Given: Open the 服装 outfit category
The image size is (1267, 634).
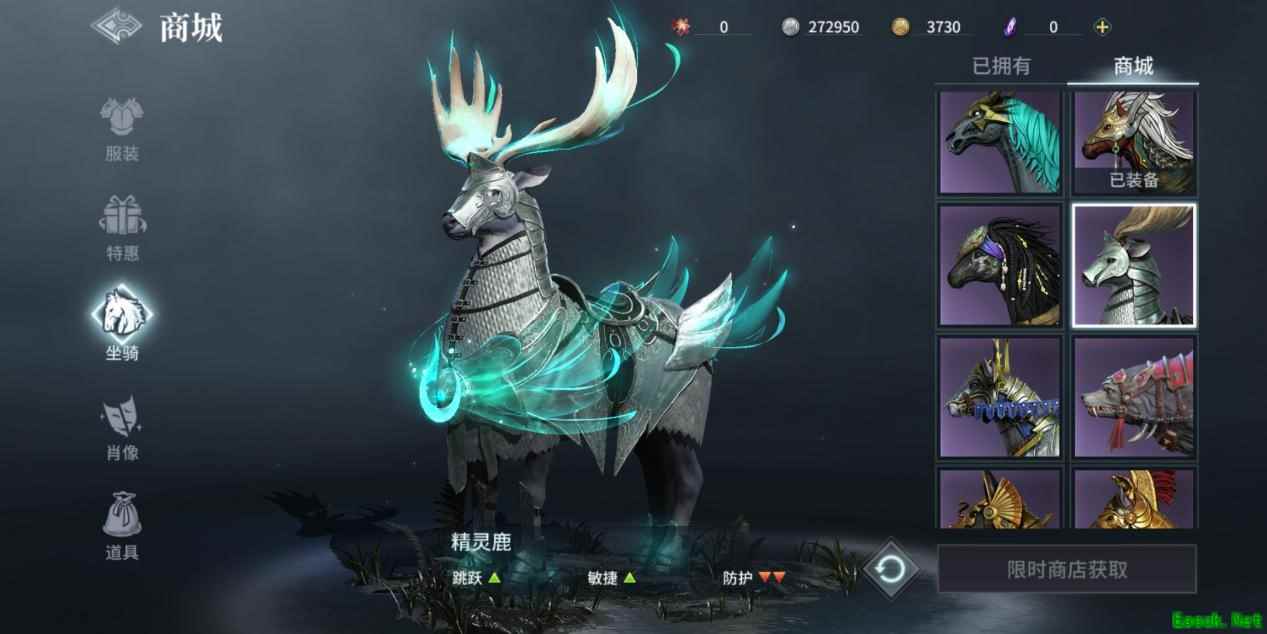Looking at the screenshot, I should [x=122, y=129].
